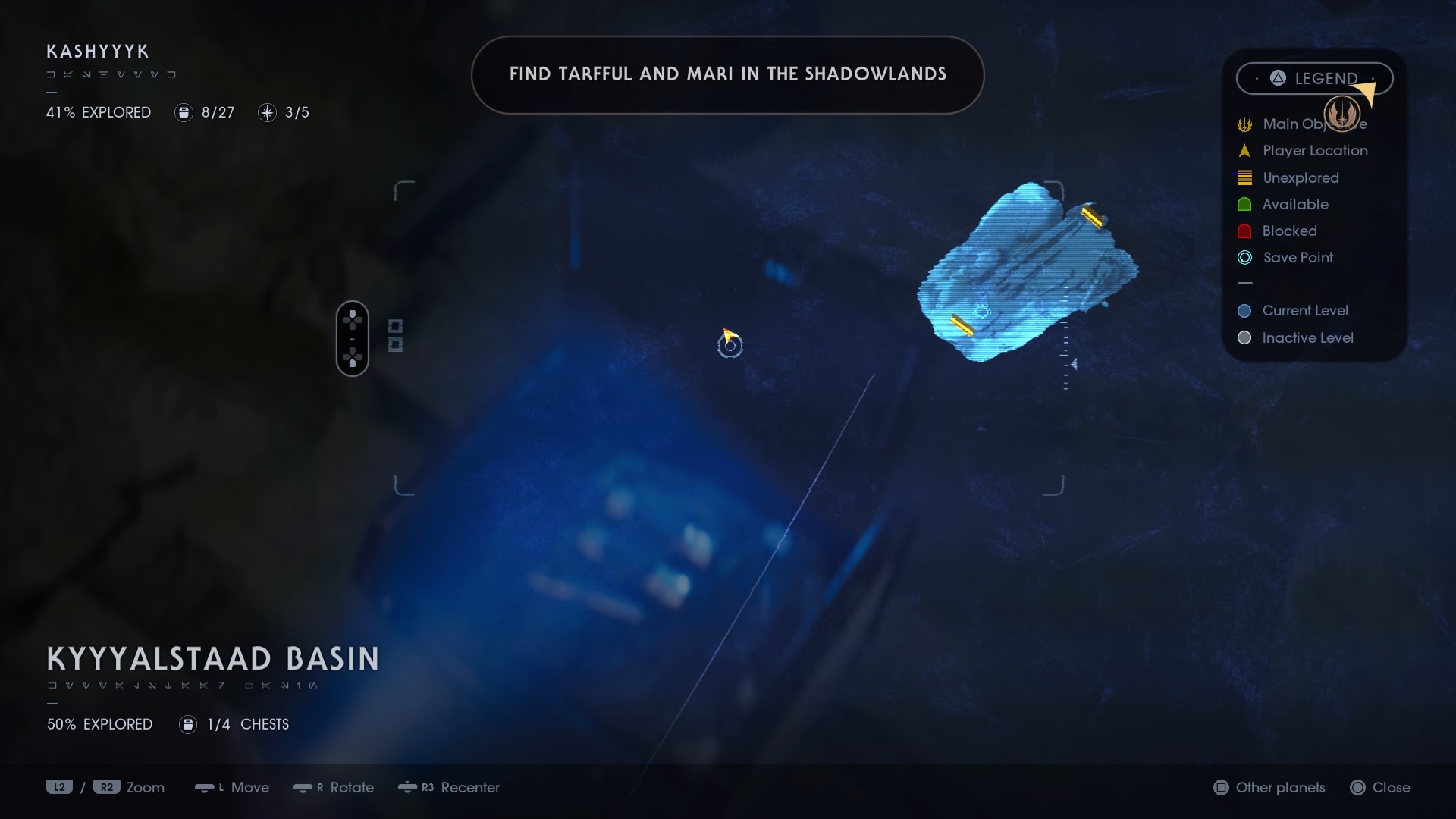Click the KYYYALSTAAD BASIN region label
The image size is (1456, 819).
[x=212, y=658]
